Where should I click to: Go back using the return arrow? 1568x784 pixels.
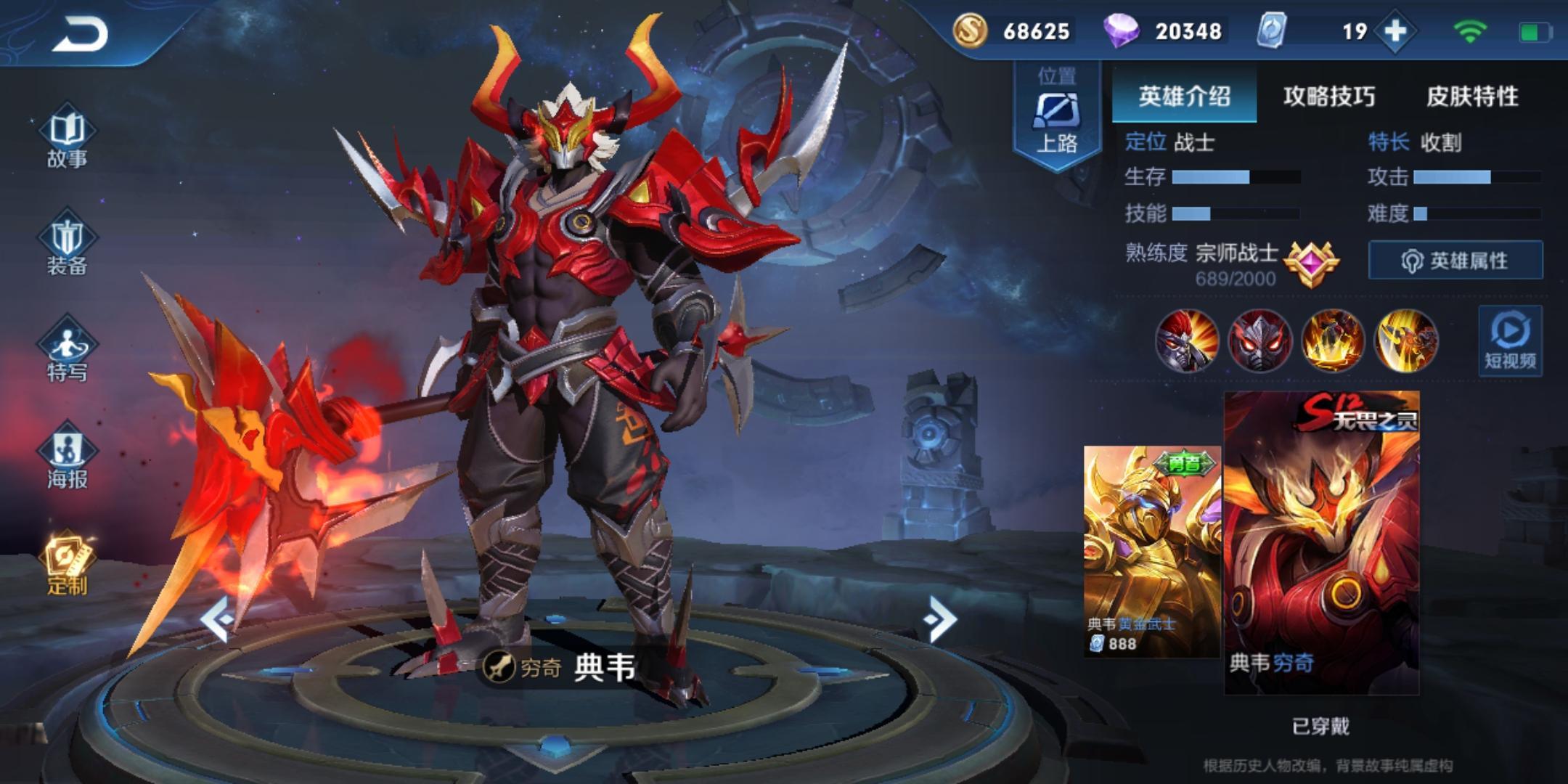[80, 34]
